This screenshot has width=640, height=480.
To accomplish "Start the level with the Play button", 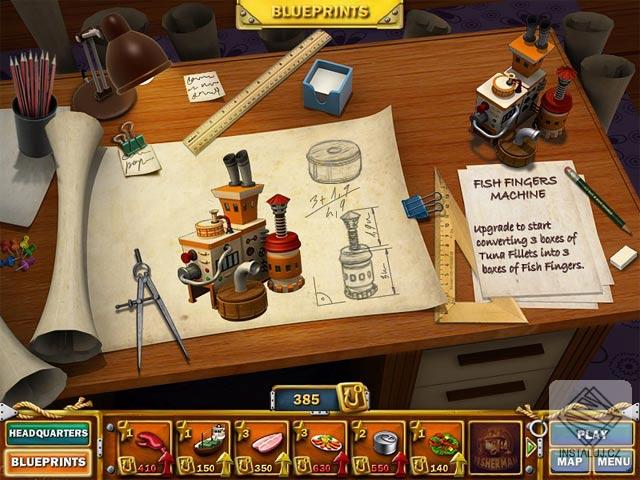I will point(592,434).
